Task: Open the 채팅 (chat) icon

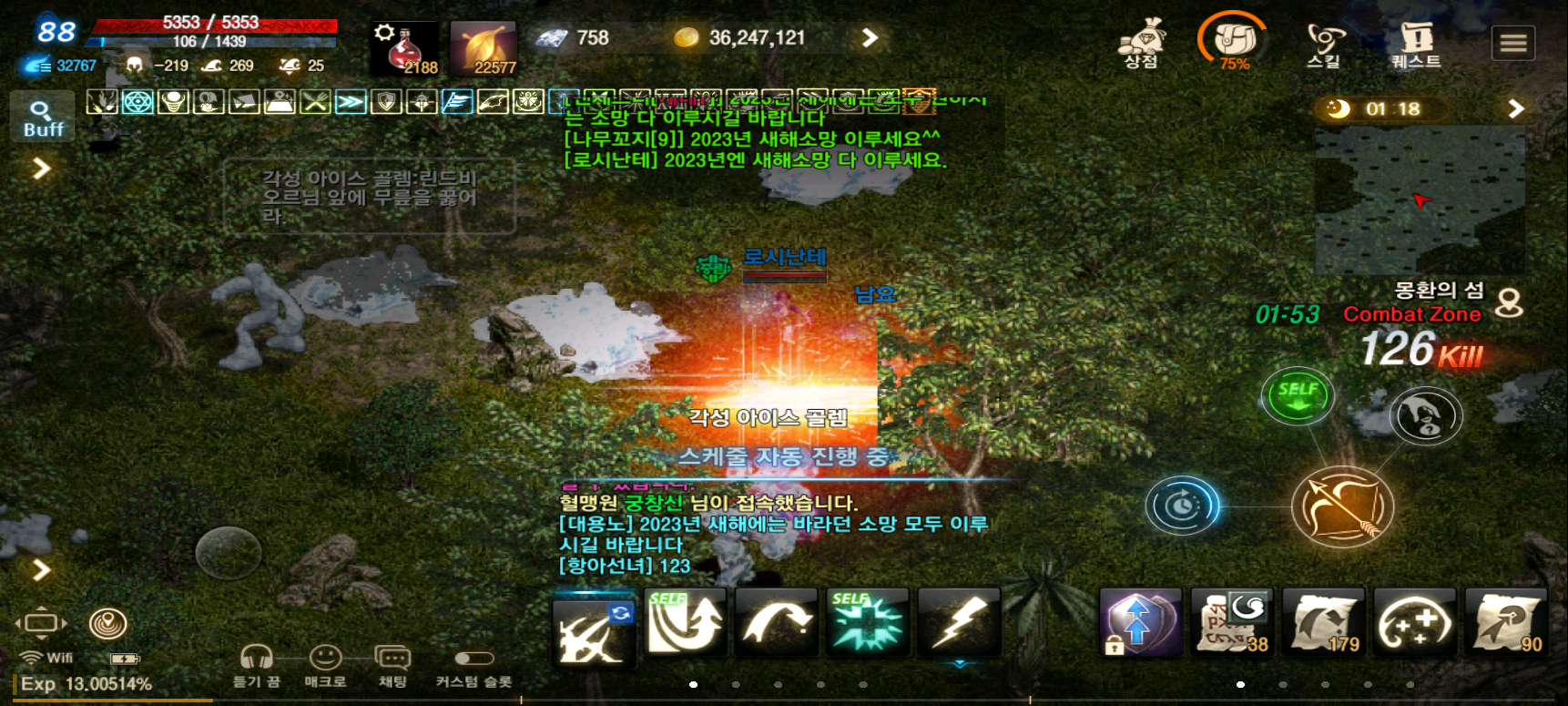Action: (x=393, y=659)
